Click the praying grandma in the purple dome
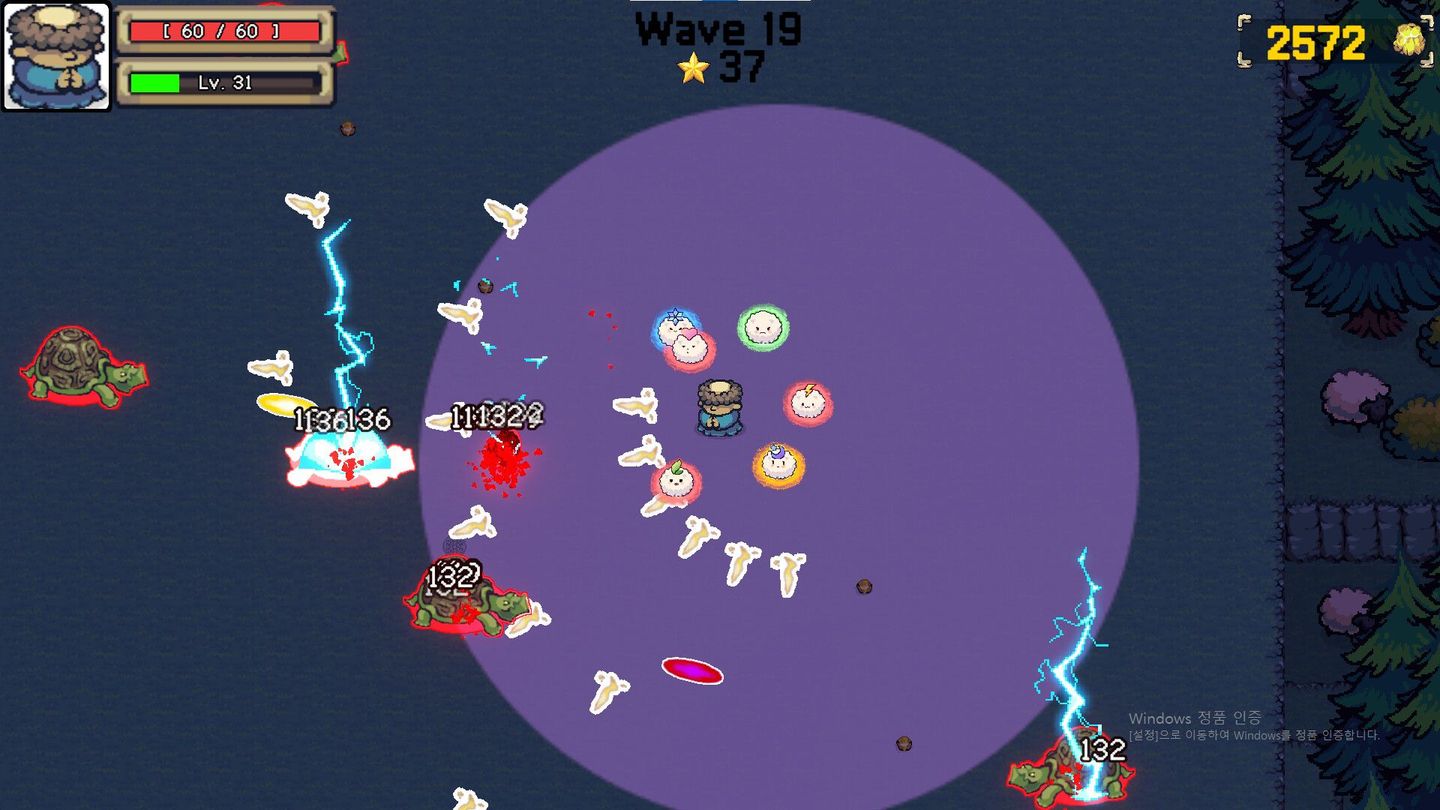 (x=717, y=410)
